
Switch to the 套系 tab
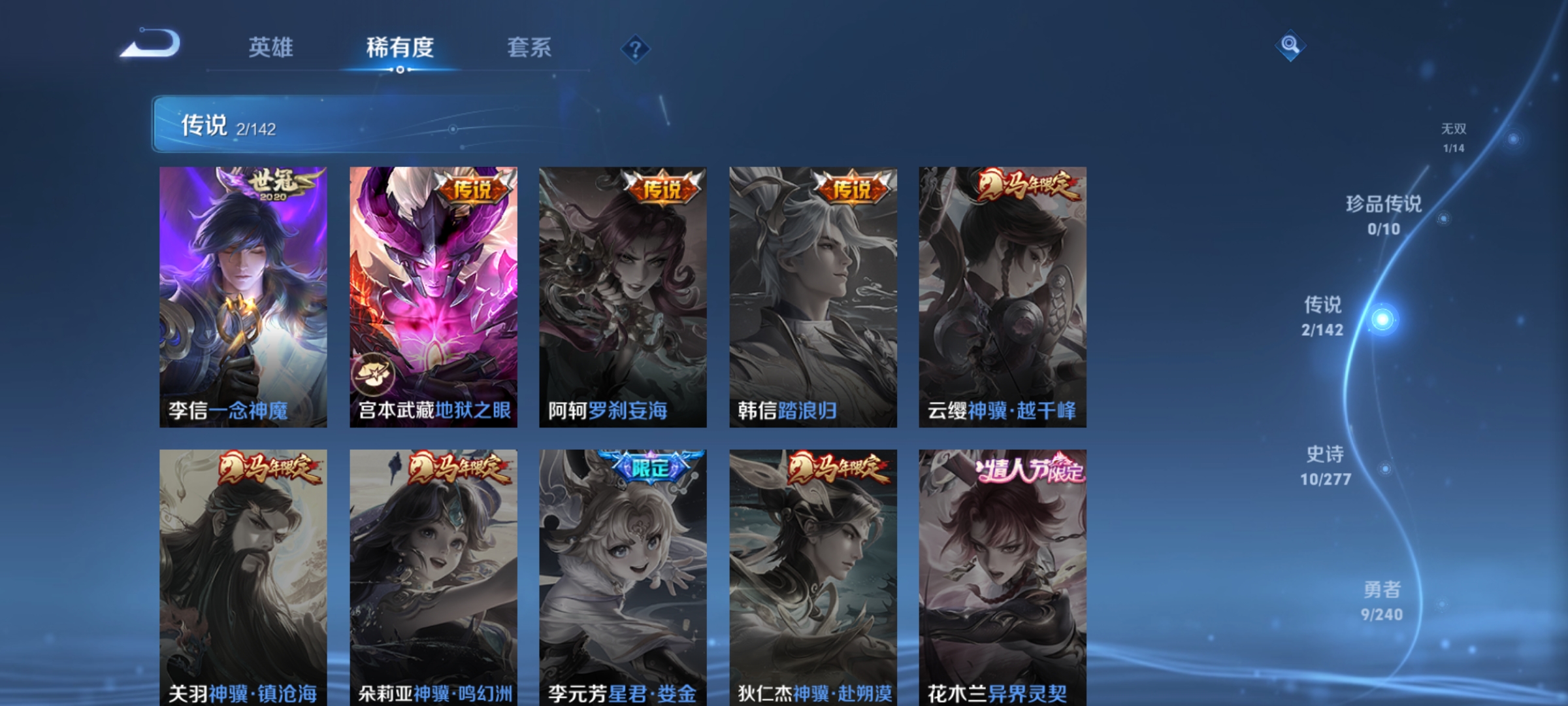coord(530,47)
